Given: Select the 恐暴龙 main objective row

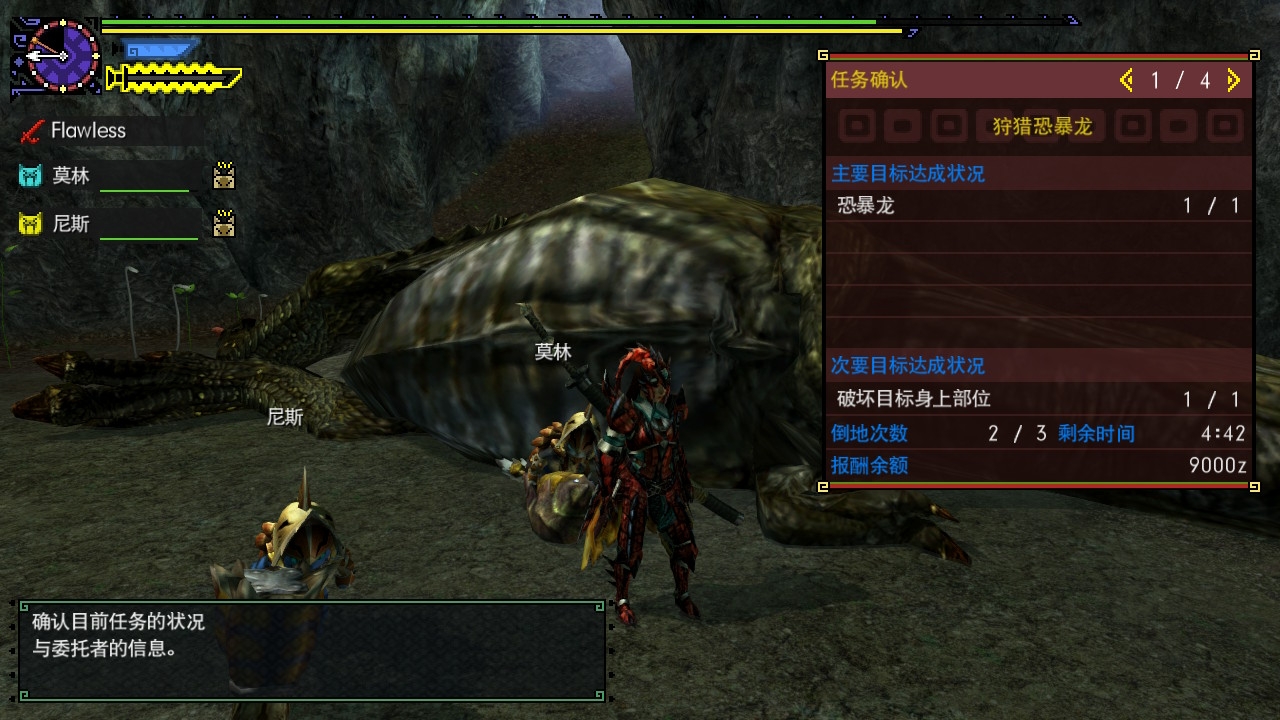Looking at the screenshot, I should pos(1039,206).
